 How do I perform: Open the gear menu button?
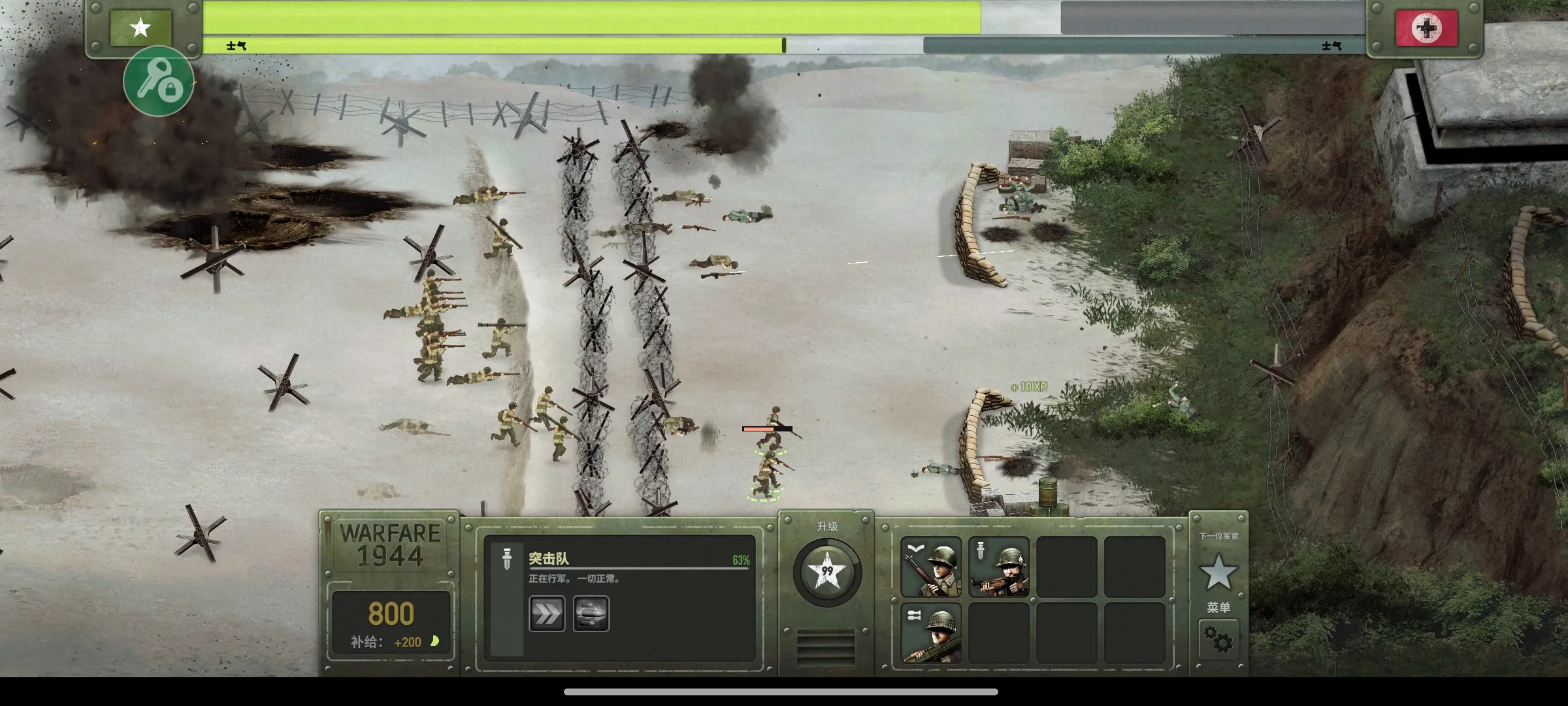click(x=1218, y=639)
